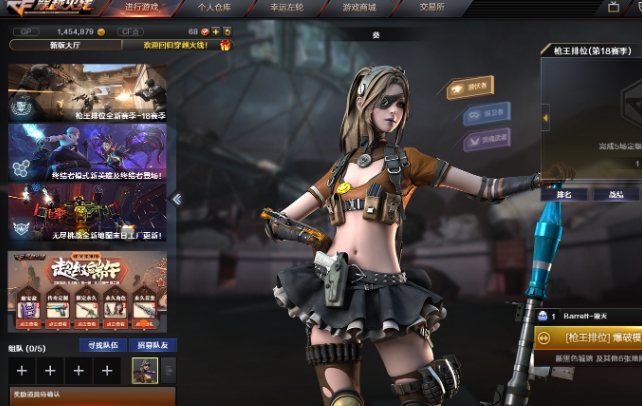The height and width of the screenshot is (406, 642).
Task: Click 寻找队伍 to find a team
Action: pyautogui.click(x=104, y=346)
